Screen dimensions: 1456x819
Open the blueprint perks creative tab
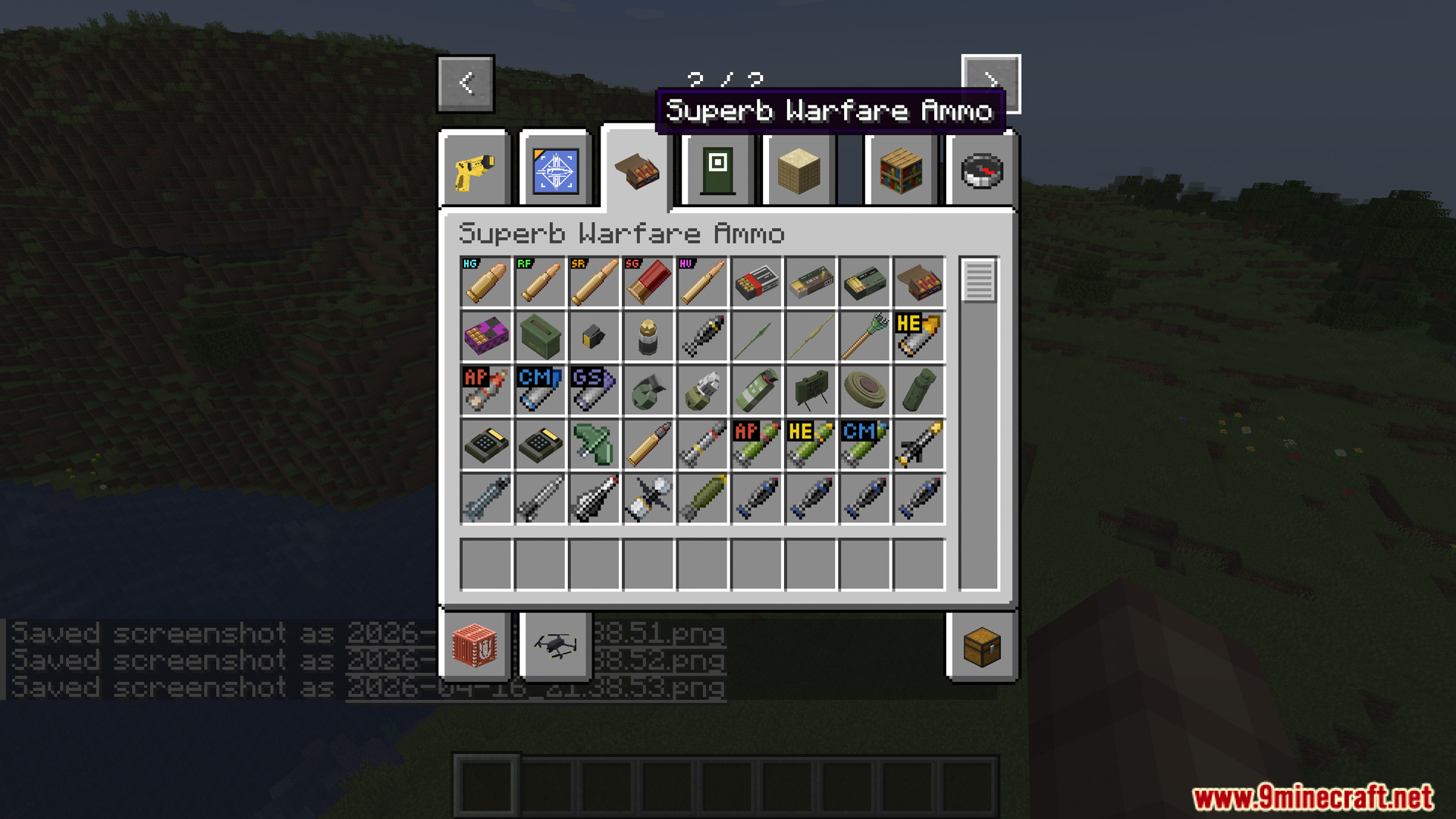point(554,170)
